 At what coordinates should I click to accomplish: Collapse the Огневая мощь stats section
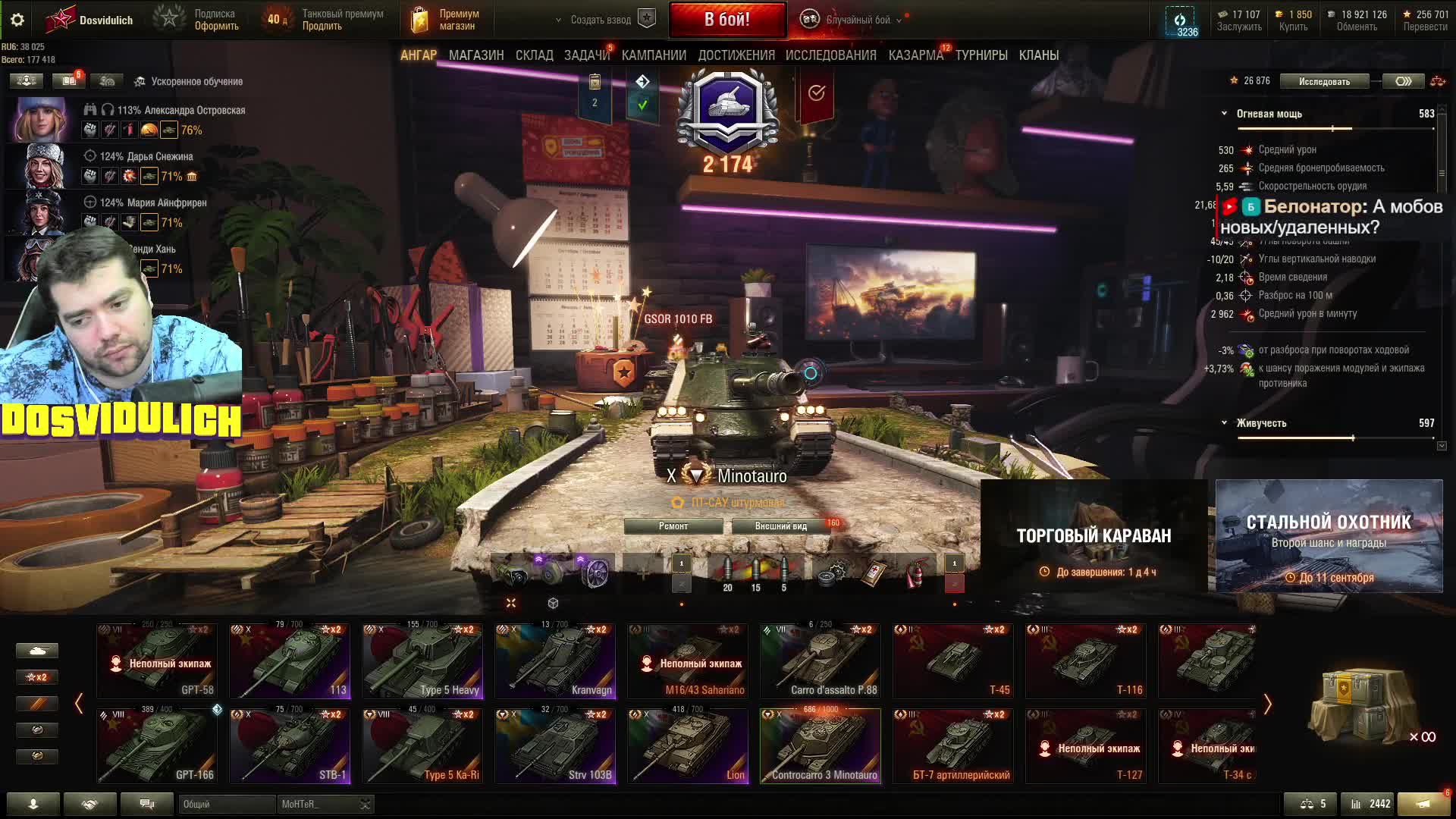(x=1224, y=114)
